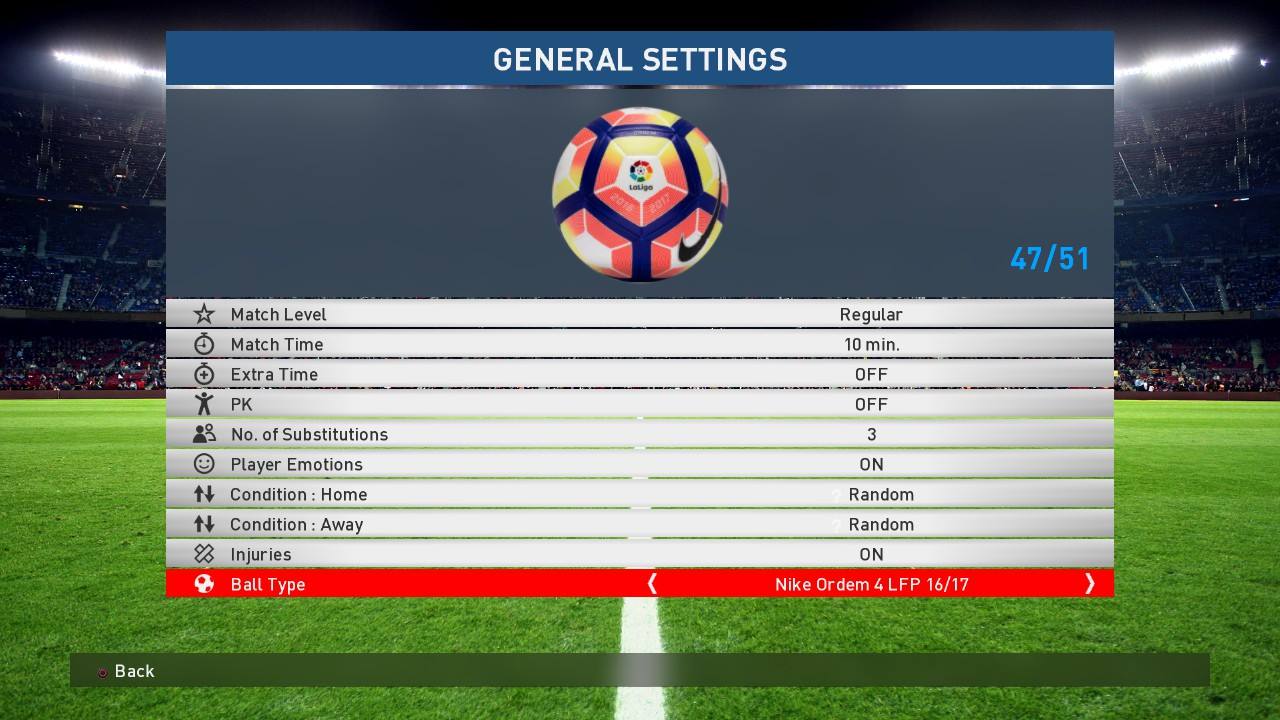This screenshot has width=1280, height=720.
Task: Choose the Condition : Away row
Action: (639, 524)
